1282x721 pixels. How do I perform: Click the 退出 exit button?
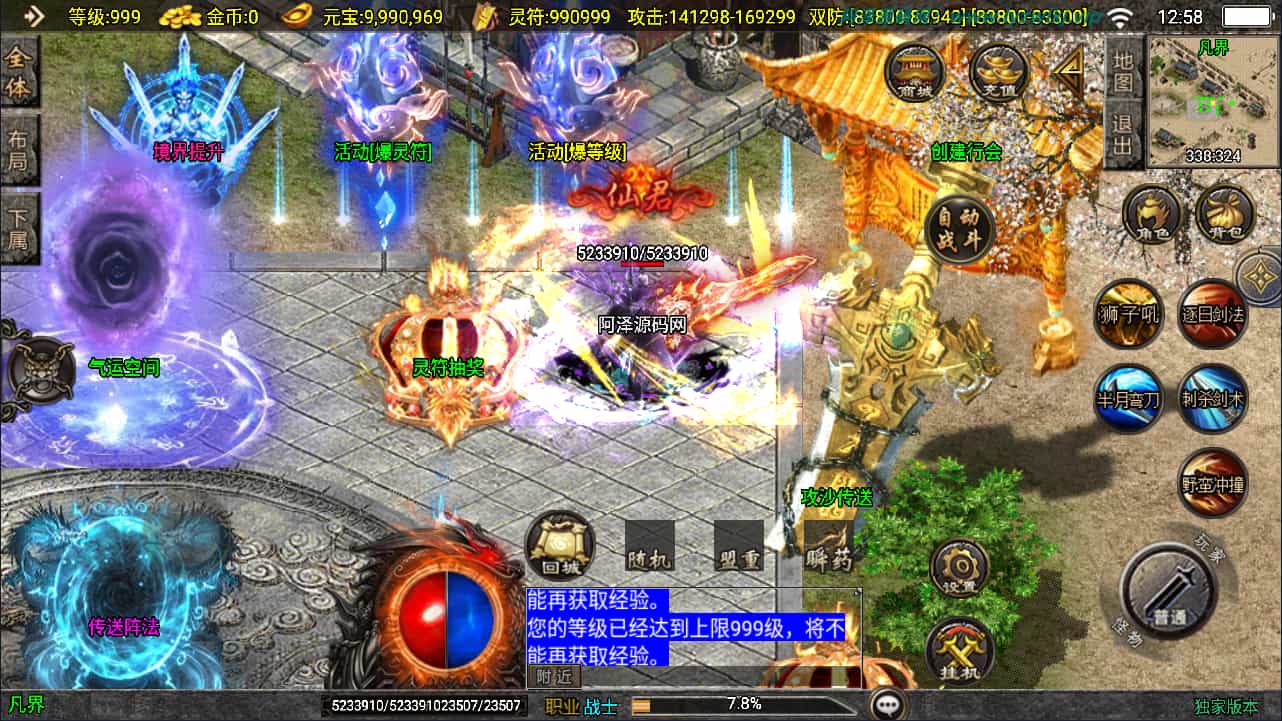pyautogui.click(x=1124, y=134)
